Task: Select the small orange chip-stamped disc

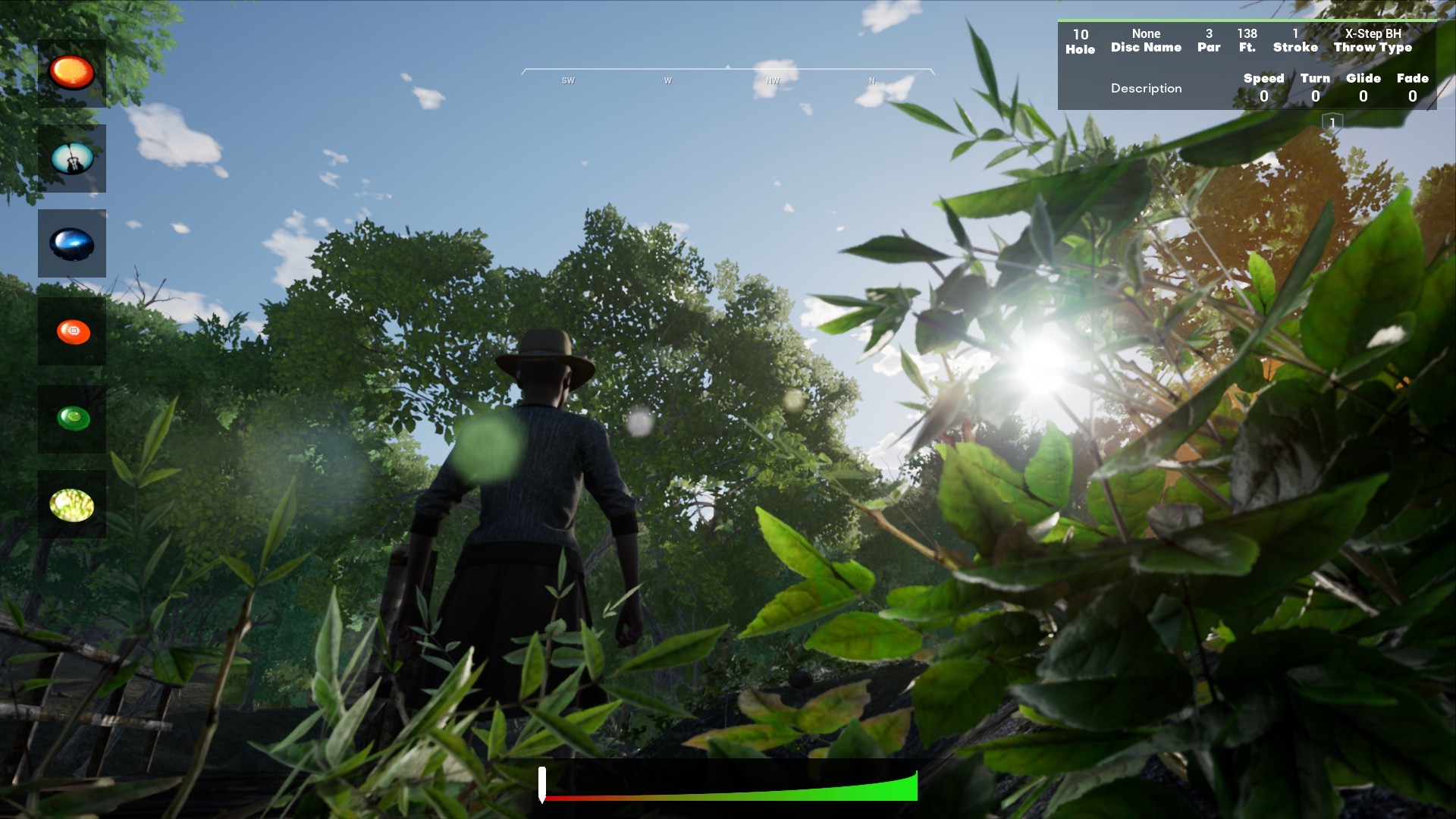Action: coord(72,330)
